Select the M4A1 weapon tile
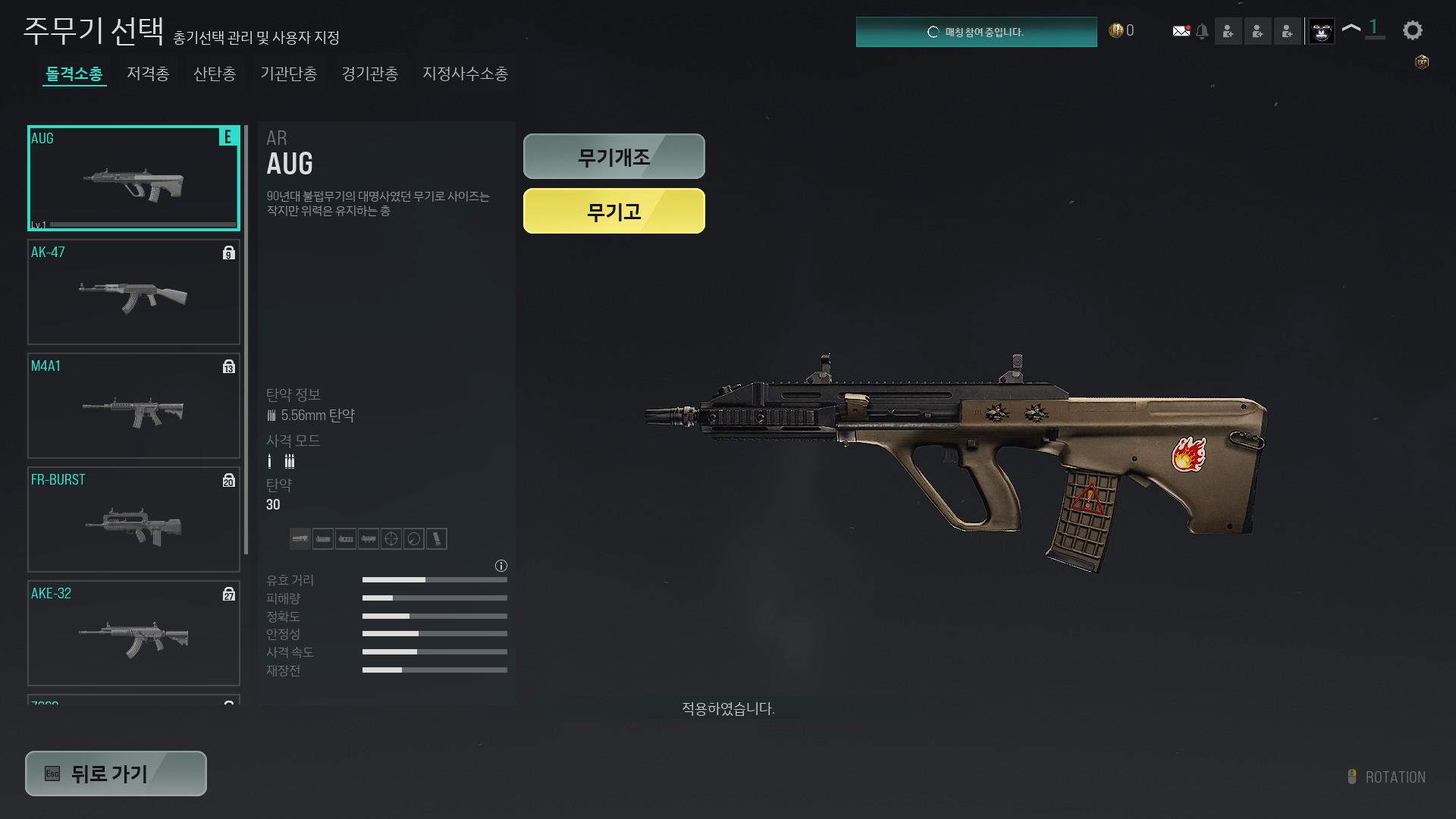1456x819 pixels. tap(133, 406)
